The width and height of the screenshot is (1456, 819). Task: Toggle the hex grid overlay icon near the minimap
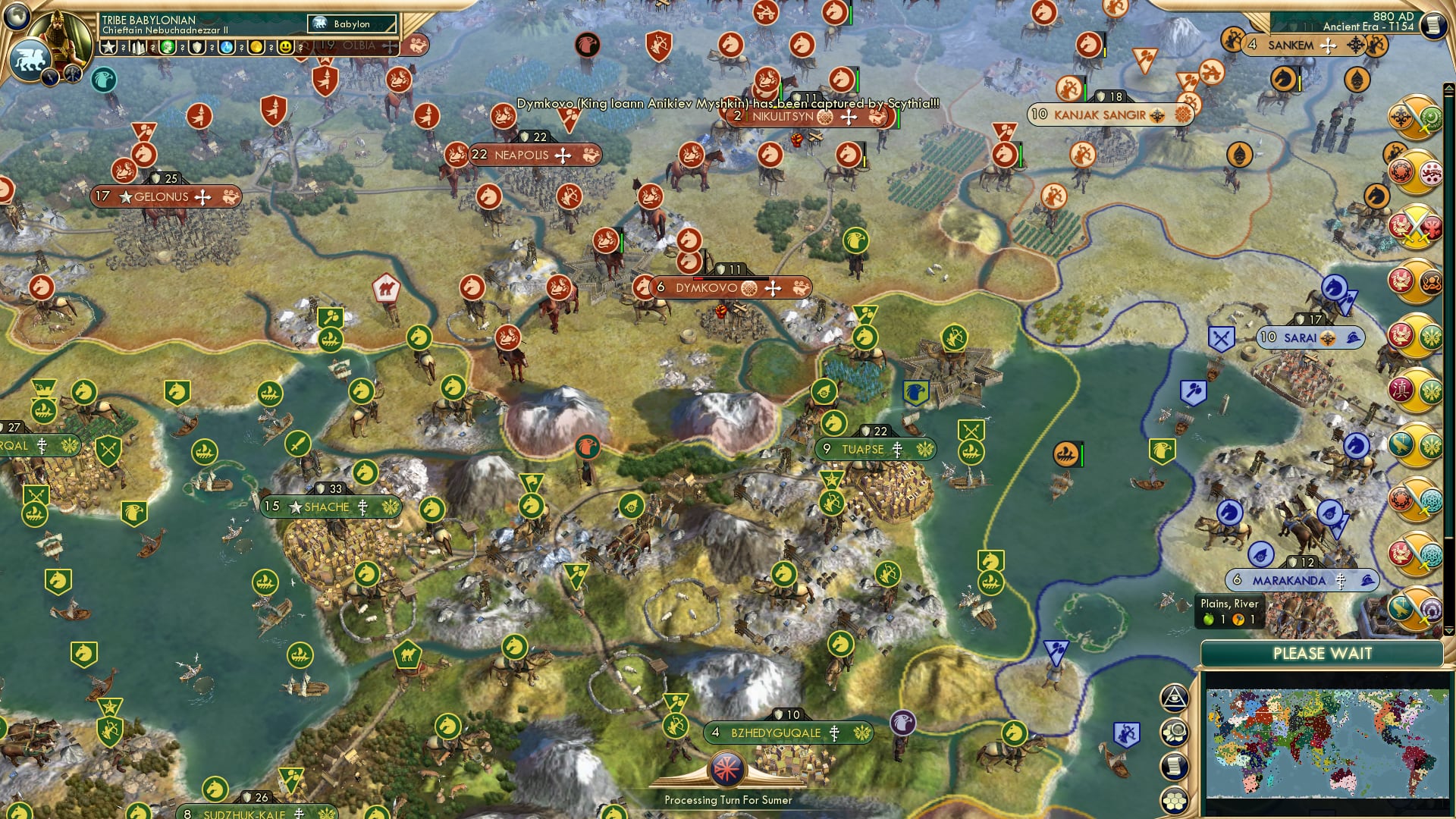click(1174, 800)
